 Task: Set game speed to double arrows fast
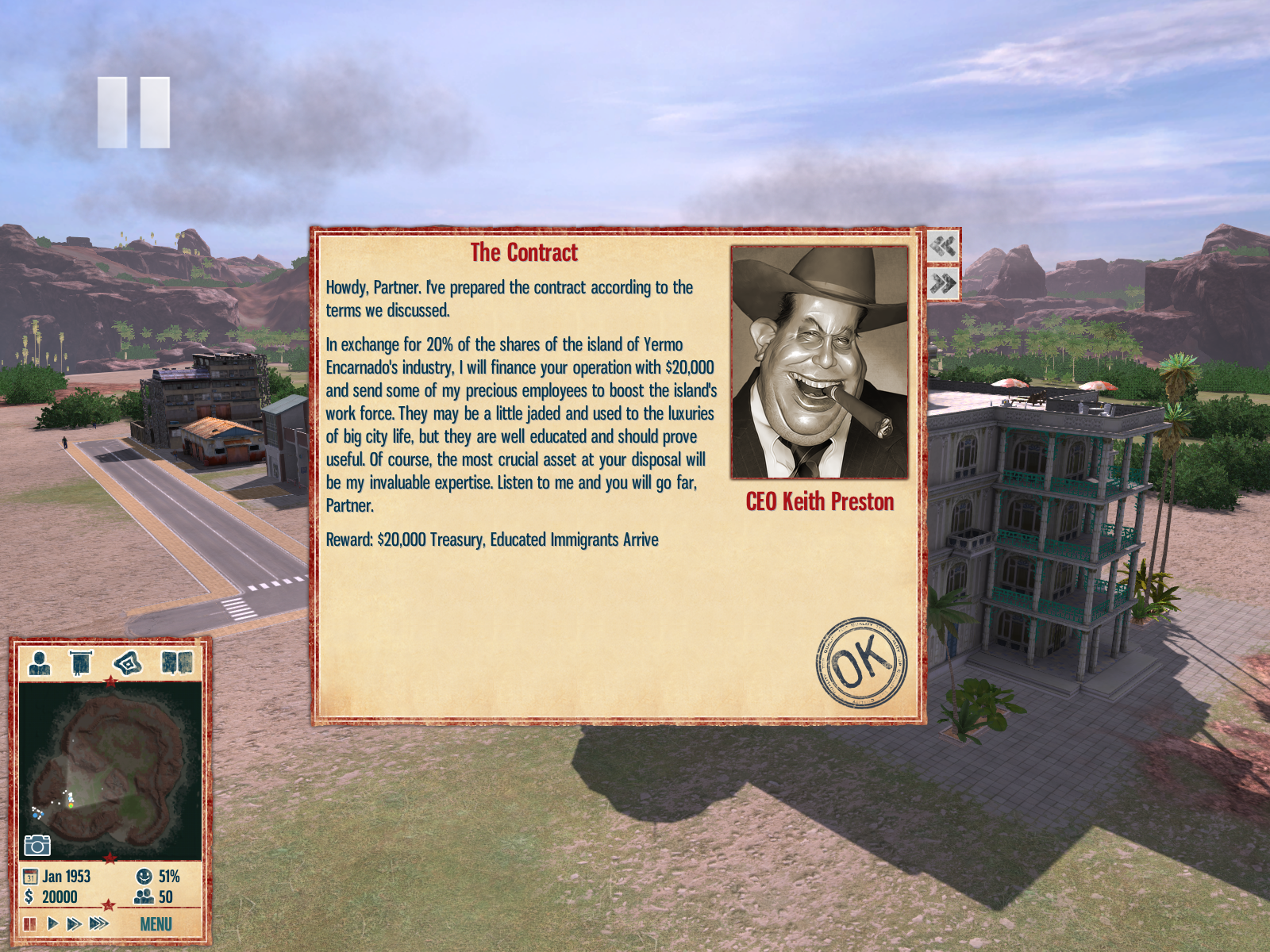click(75, 923)
